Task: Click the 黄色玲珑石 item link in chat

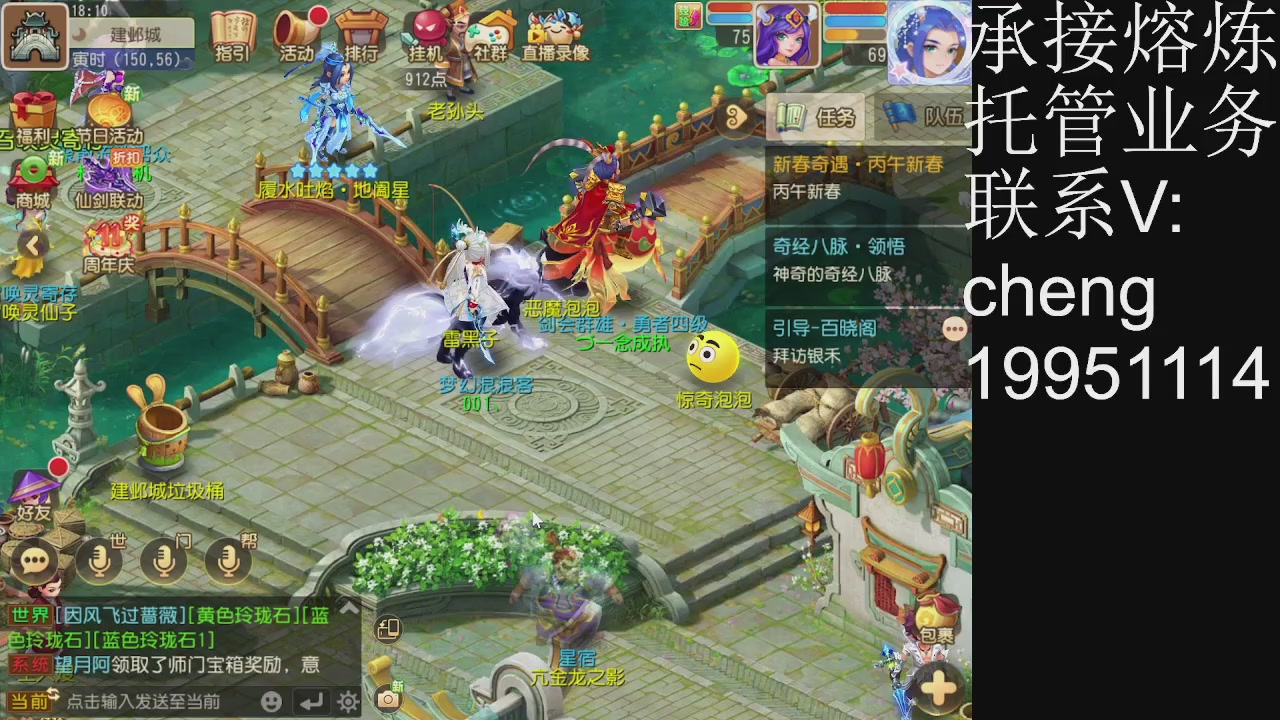Action: (246, 617)
